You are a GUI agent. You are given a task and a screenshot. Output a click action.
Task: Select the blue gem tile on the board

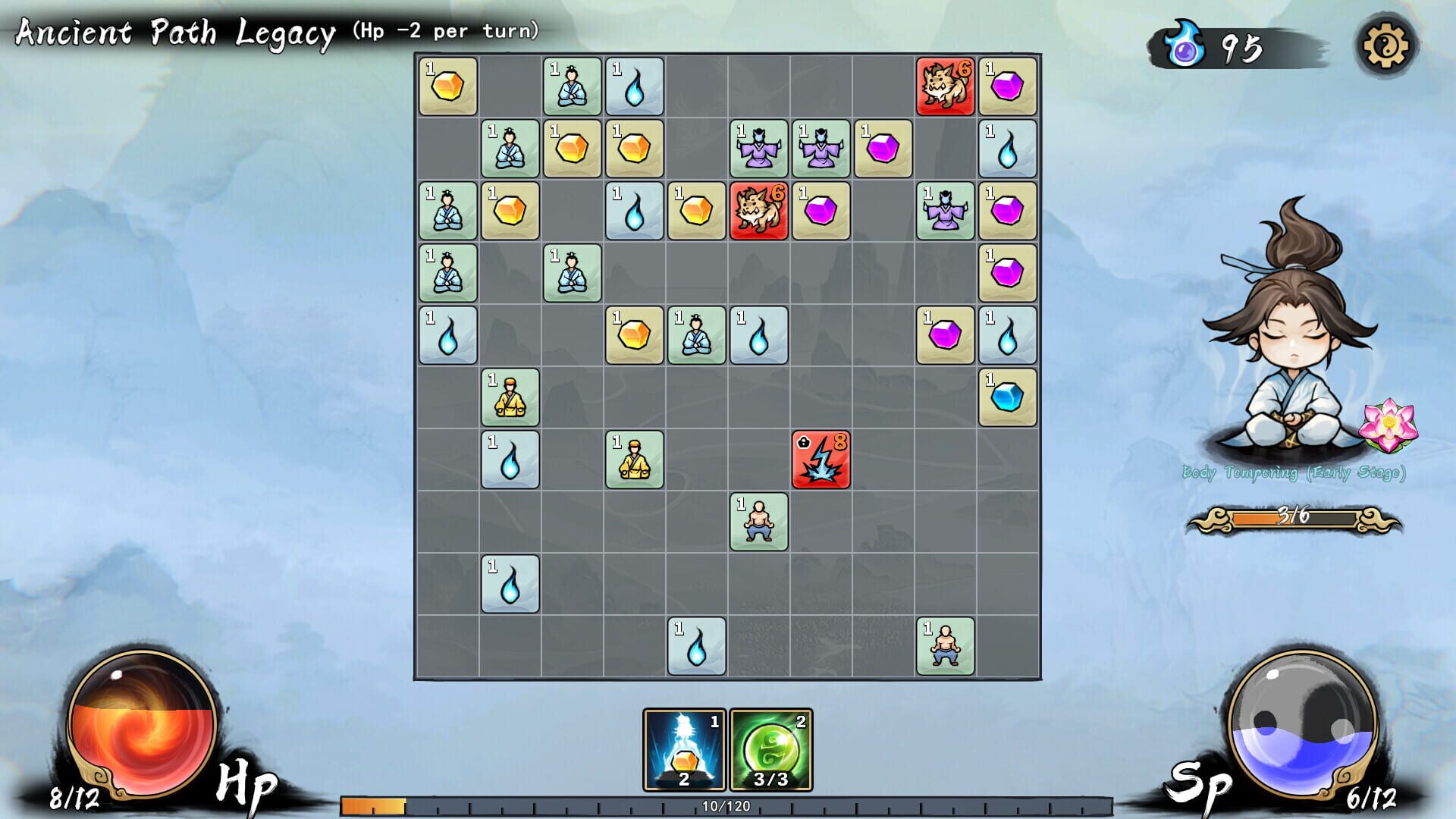[x=1007, y=397]
